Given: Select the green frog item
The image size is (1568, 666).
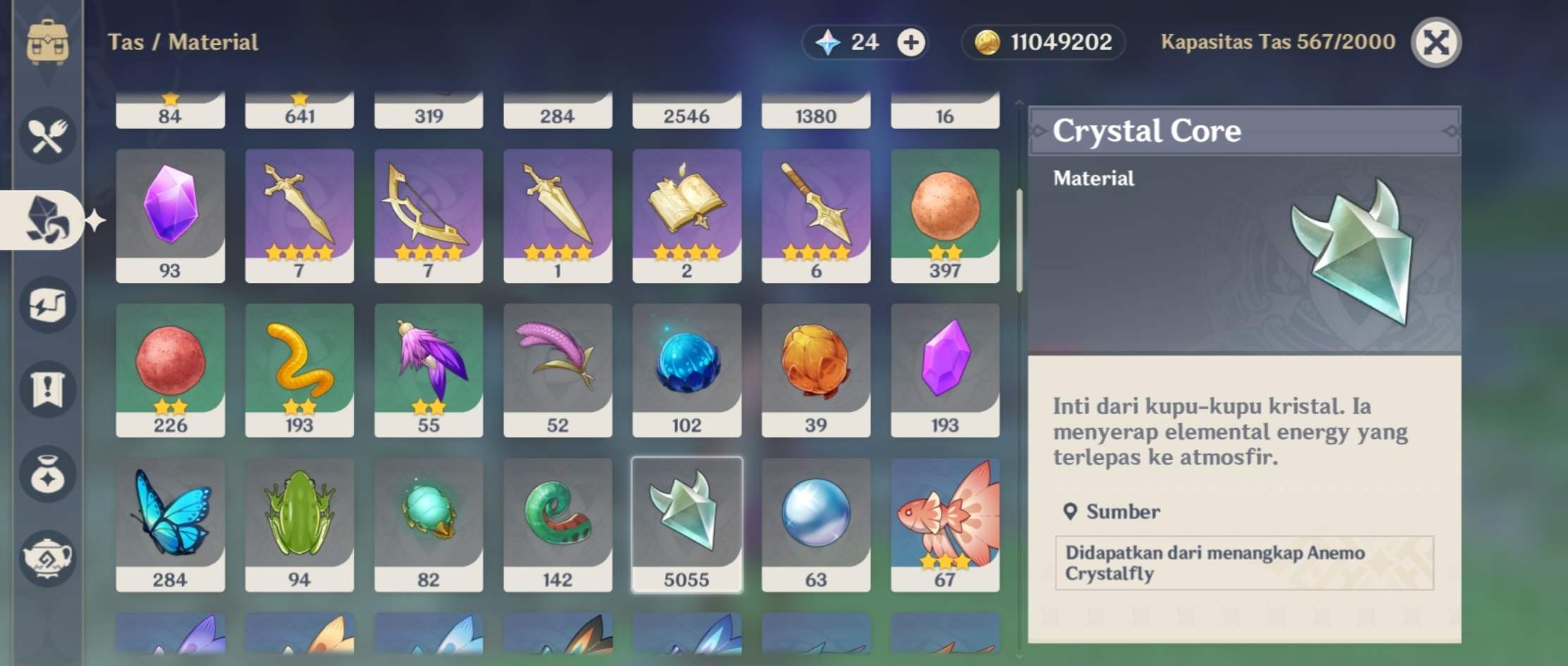Looking at the screenshot, I should pyautogui.click(x=299, y=523).
